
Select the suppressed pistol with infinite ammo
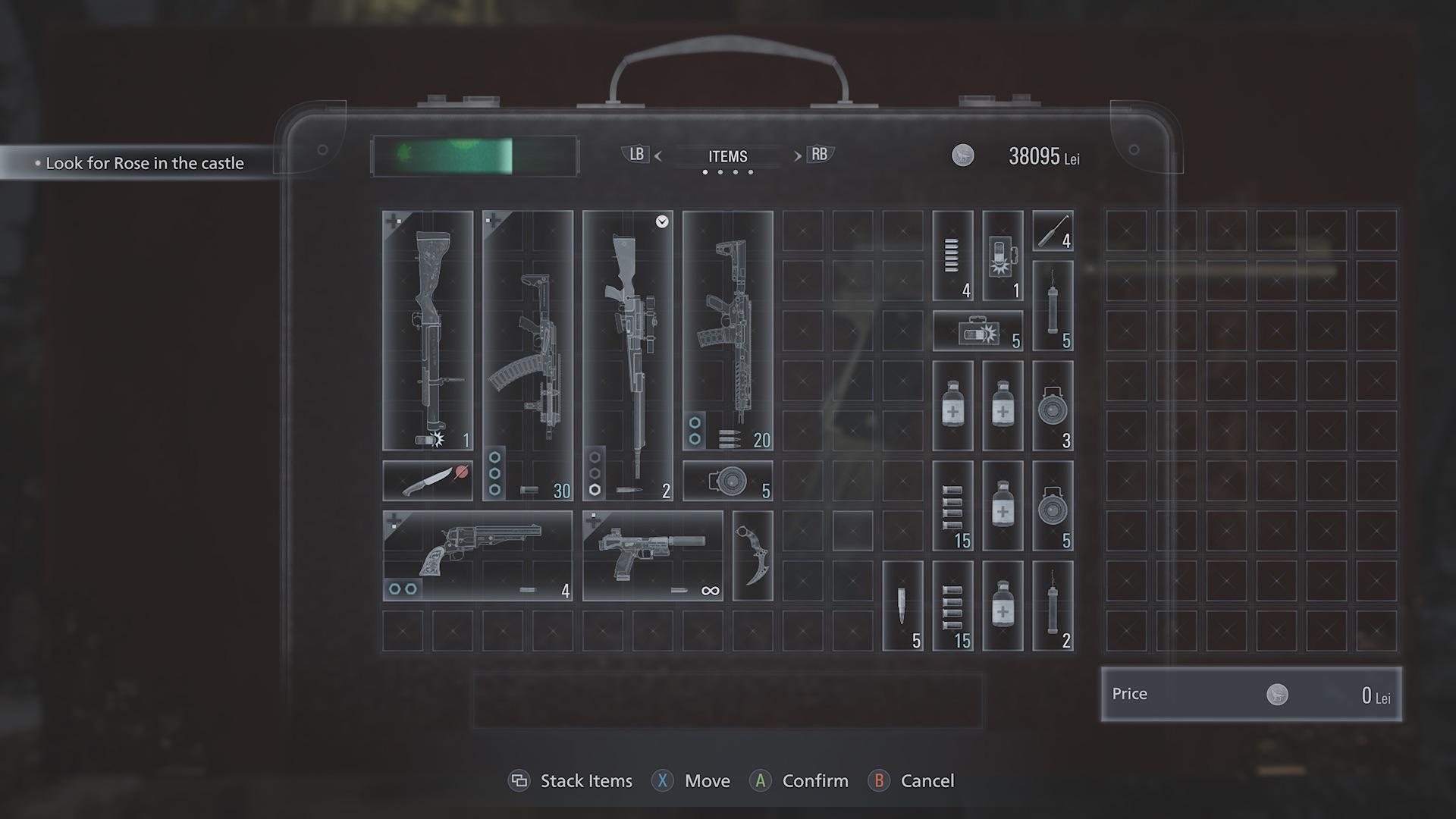click(653, 555)
